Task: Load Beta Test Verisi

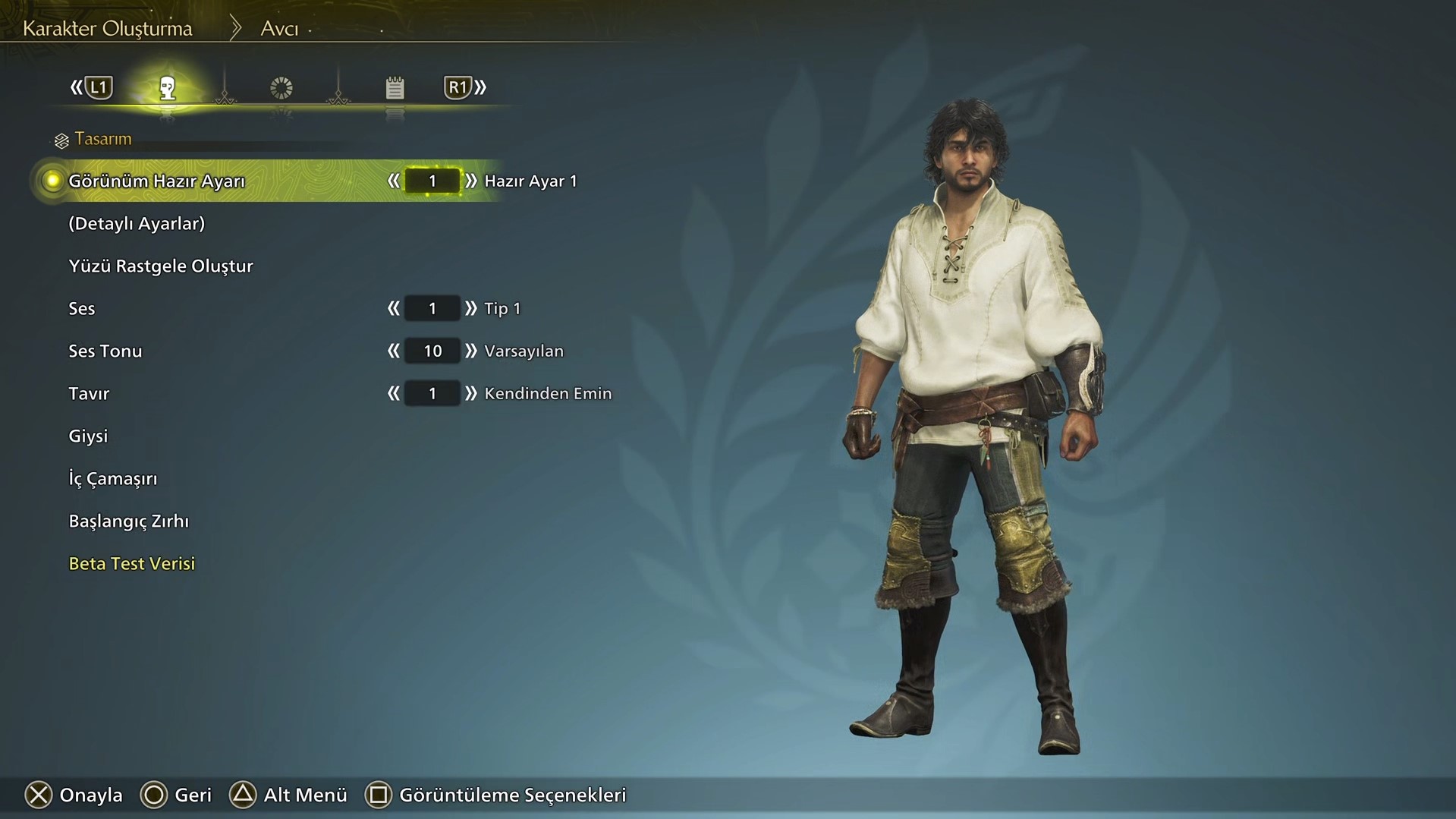Action: 132,564
